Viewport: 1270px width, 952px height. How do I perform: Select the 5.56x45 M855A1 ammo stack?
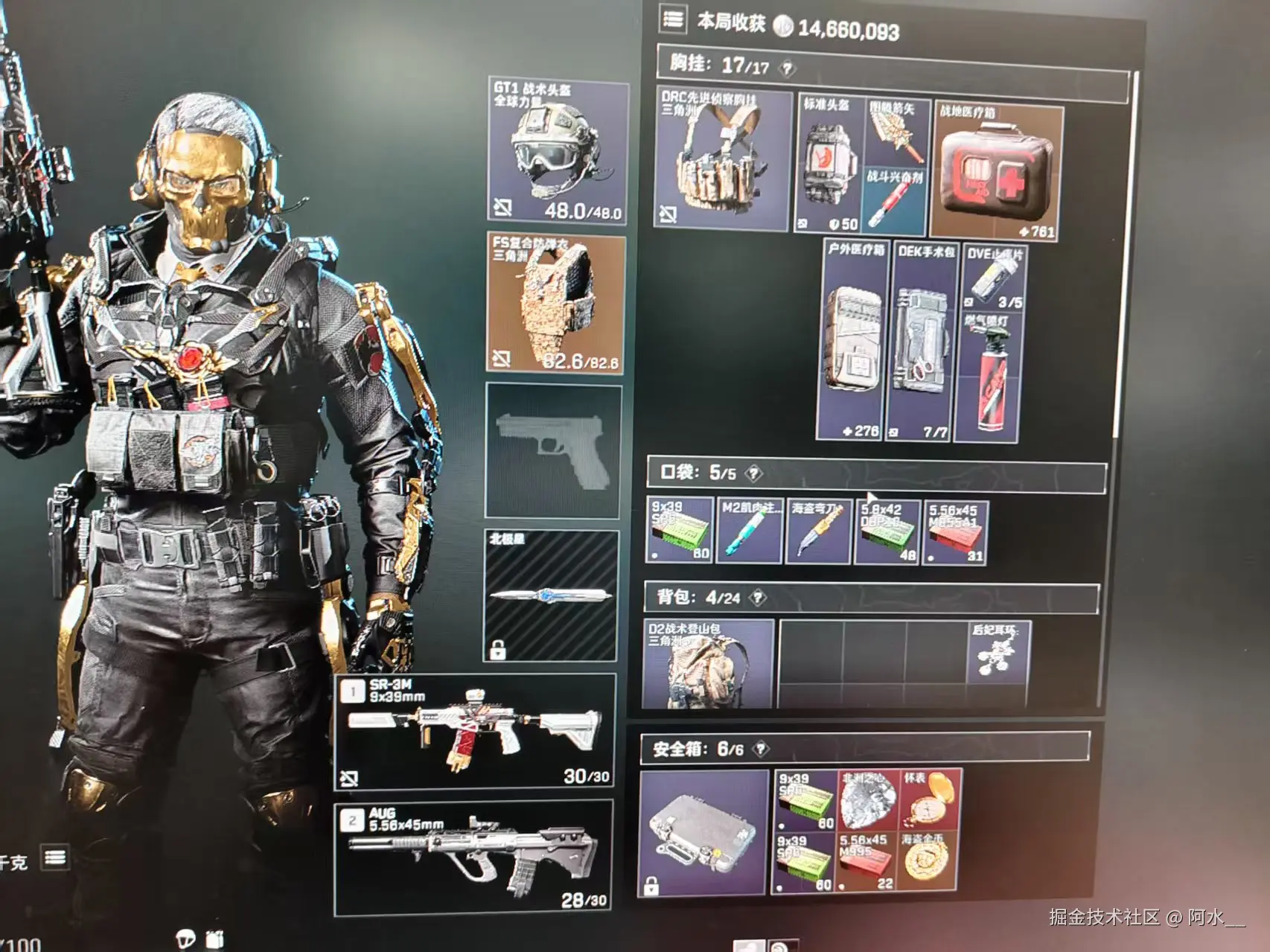[x=955, y=533]
